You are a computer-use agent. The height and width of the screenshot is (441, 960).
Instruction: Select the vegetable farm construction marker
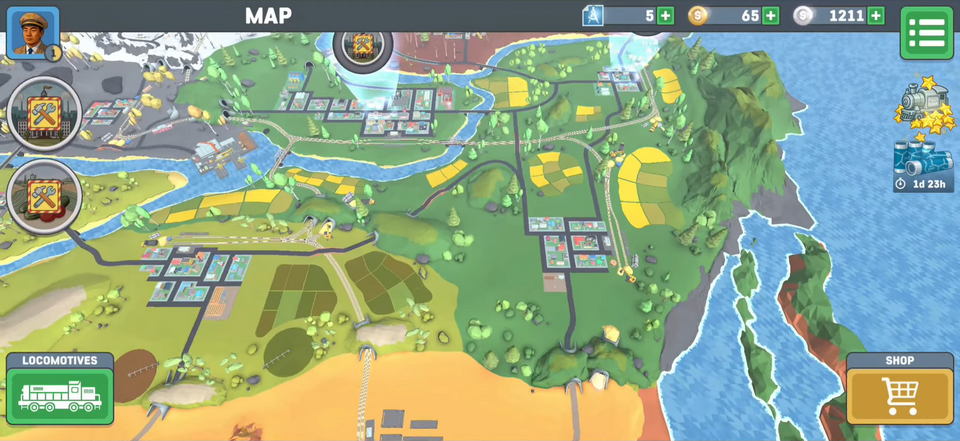[44, 195]
